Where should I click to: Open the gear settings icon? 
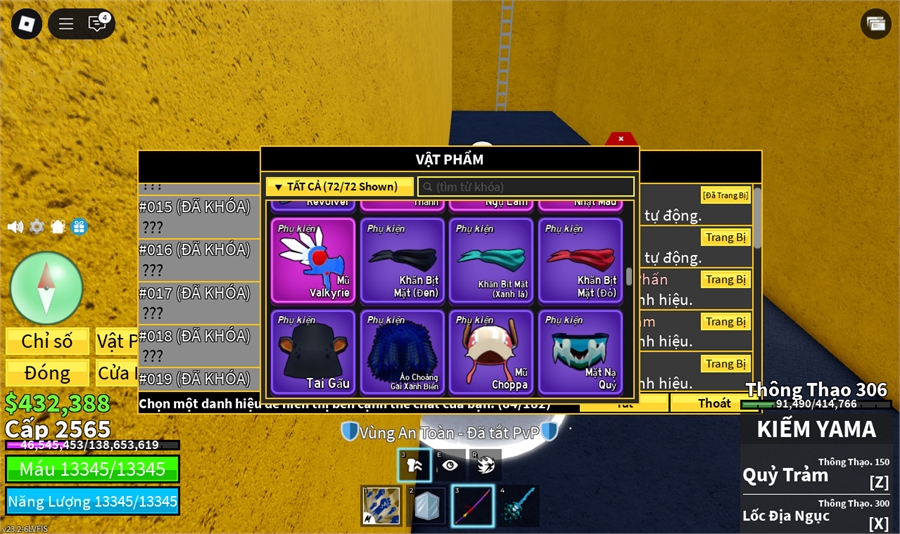click(37, 227)
